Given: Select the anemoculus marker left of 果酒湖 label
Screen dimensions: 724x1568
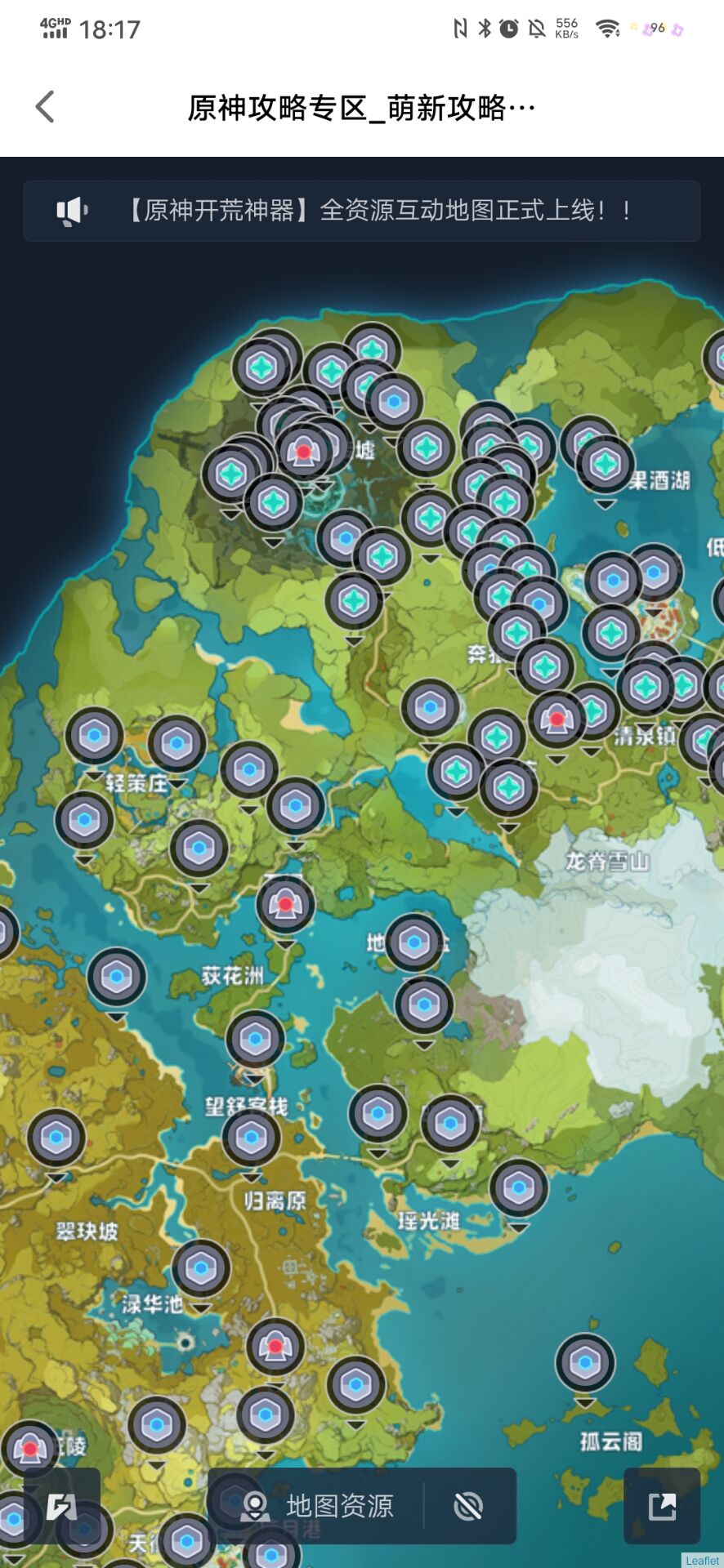Looking at the screenshot, I should [606, 465].
